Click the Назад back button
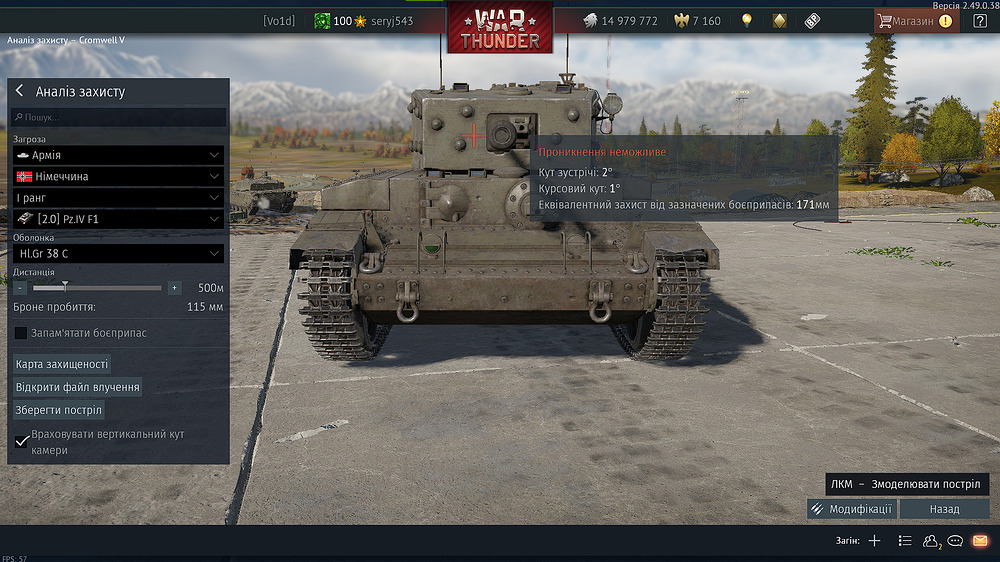Image resolution: width=1000 pixels, height=562 pixels. 944,509
